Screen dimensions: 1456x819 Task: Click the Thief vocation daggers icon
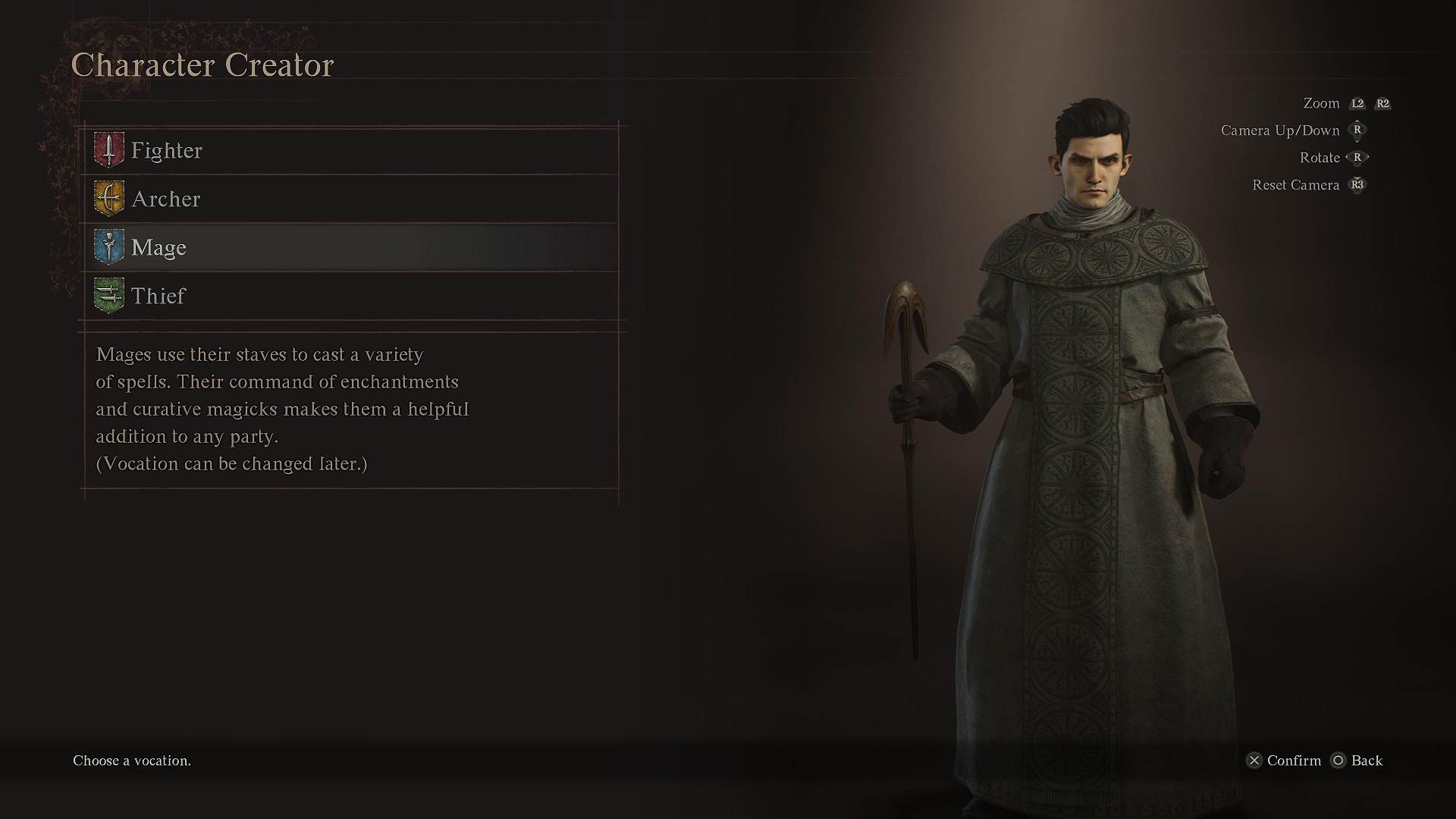click(x=108, y=296)
